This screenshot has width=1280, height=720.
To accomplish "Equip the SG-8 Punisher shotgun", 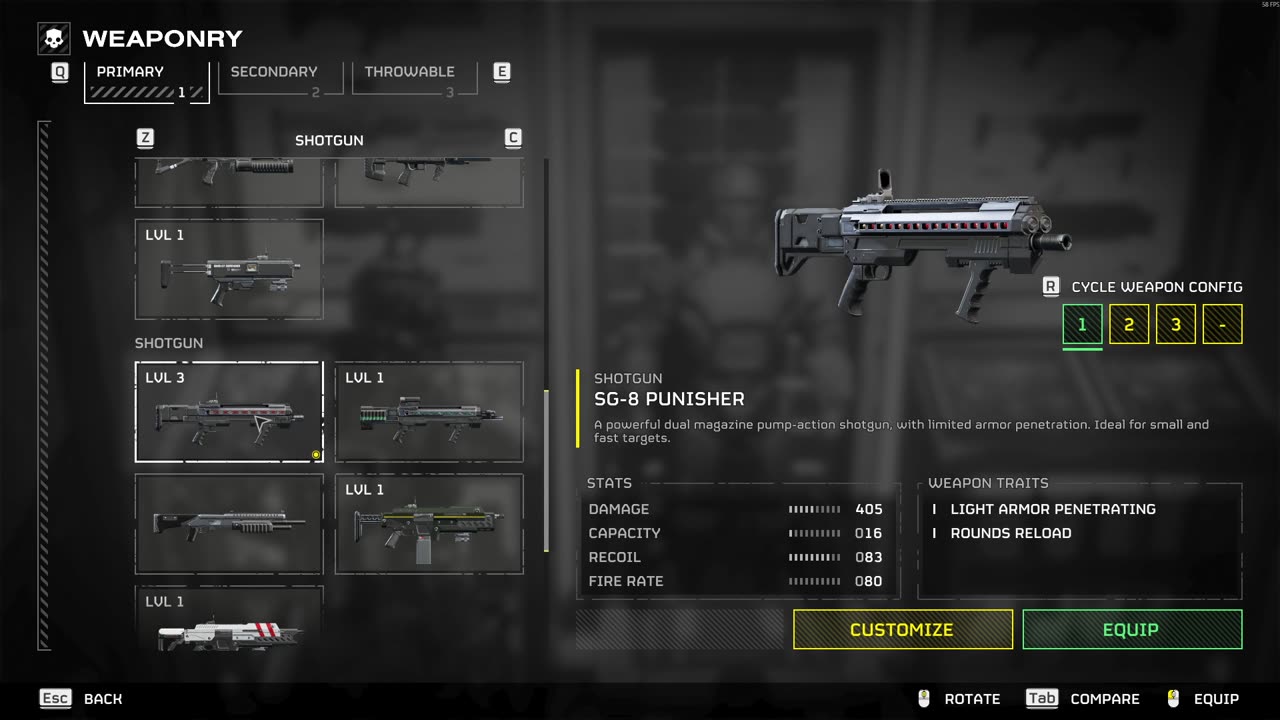I will point(1131,629).
